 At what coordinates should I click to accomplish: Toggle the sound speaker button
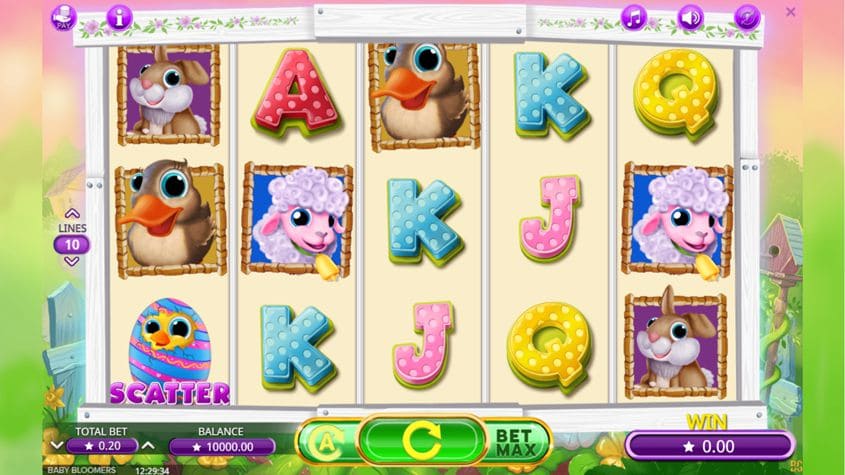click(691, 17)
